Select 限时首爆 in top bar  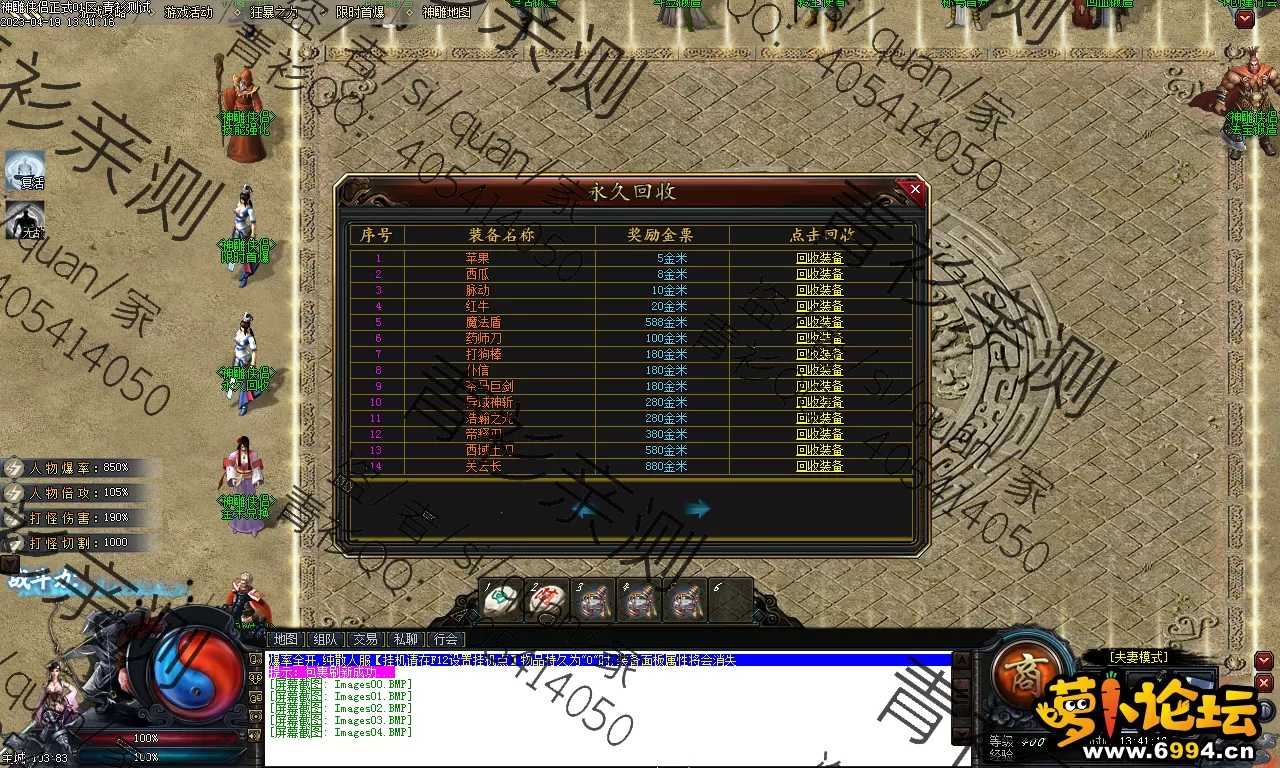click(360, 12)
